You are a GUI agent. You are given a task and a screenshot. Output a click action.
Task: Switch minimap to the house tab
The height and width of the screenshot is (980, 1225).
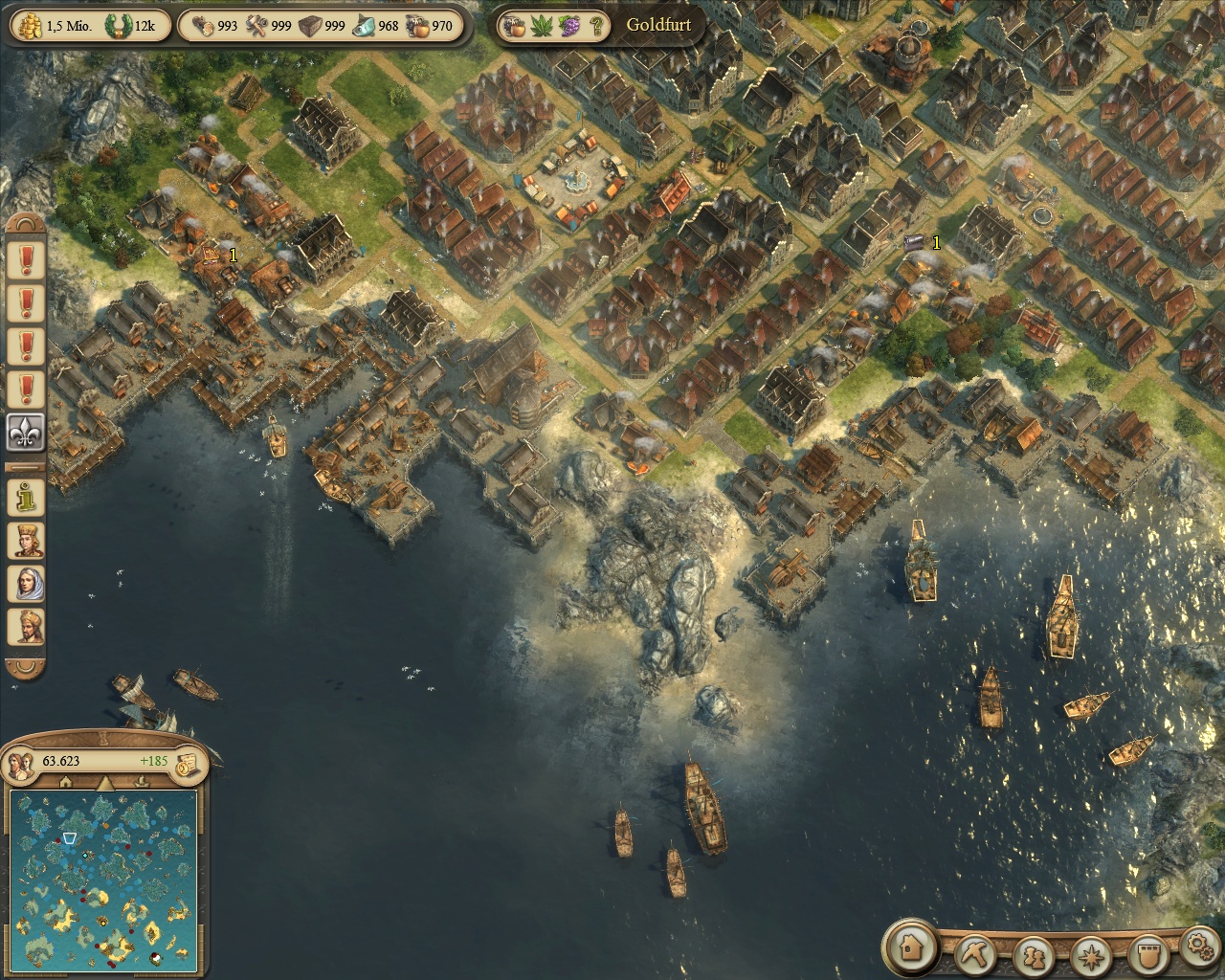click(65, 783)
